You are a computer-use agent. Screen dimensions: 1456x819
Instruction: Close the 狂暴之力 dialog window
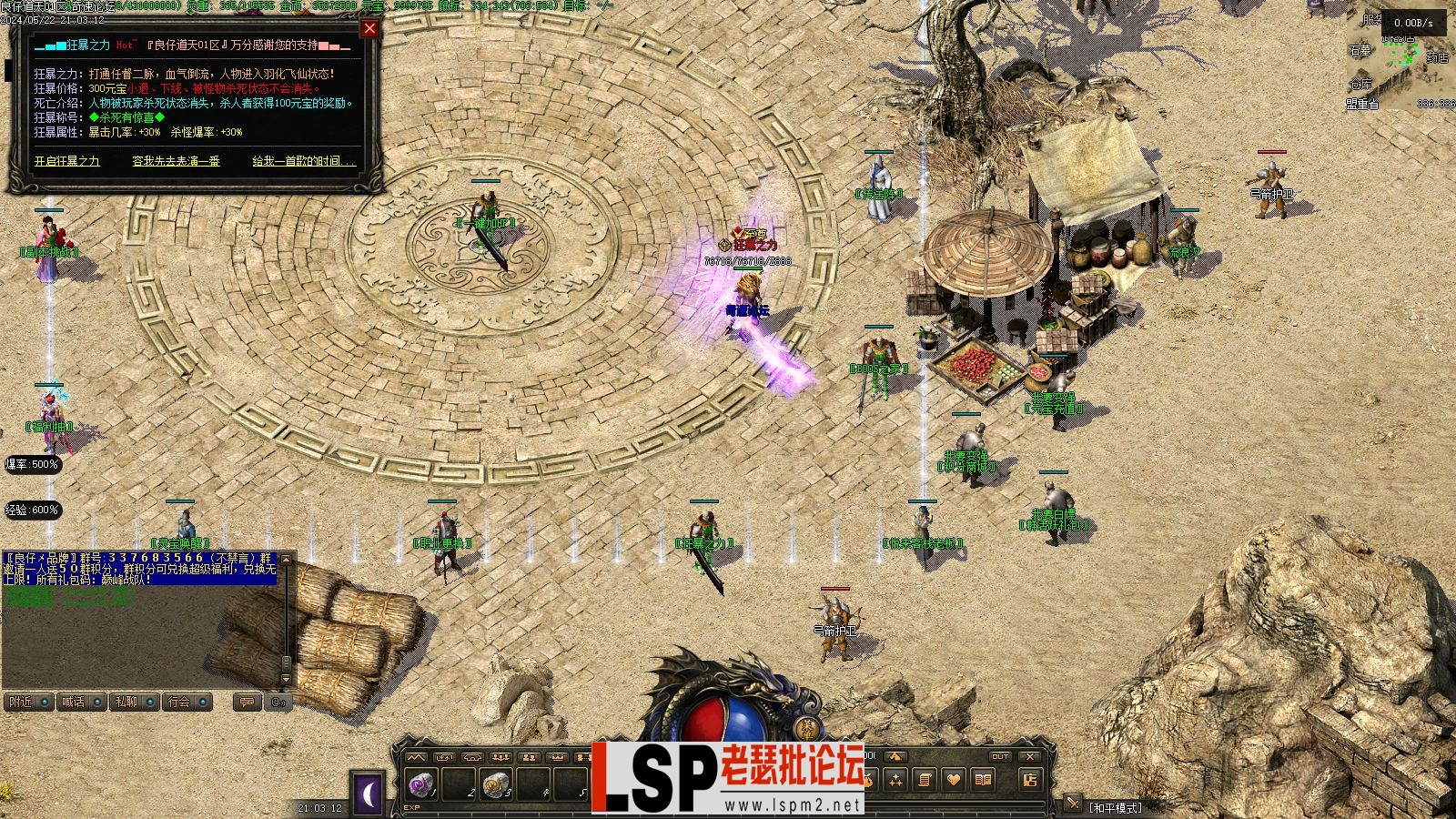click(369, 28)
